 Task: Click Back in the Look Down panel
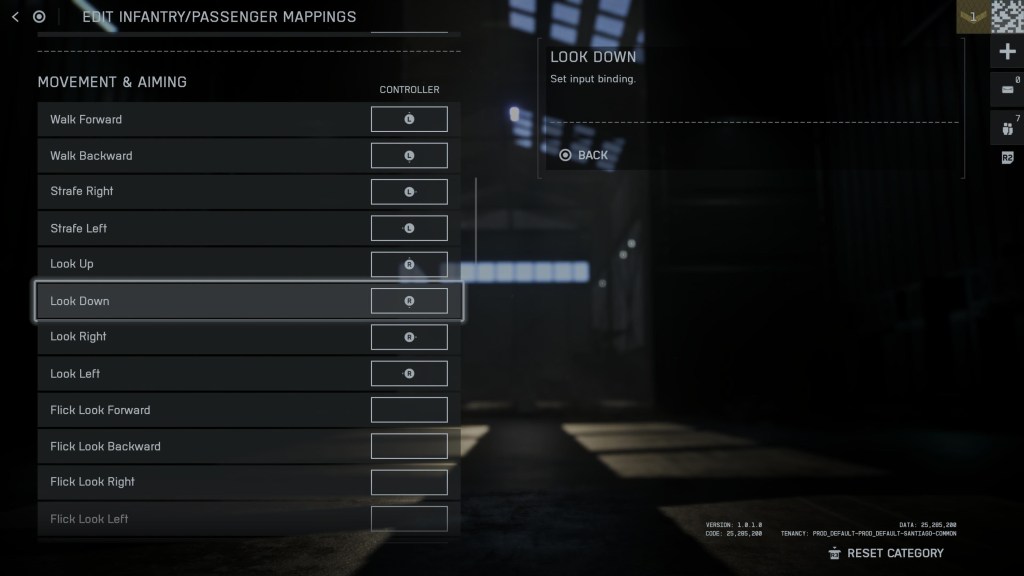click(x=584, y=155)
